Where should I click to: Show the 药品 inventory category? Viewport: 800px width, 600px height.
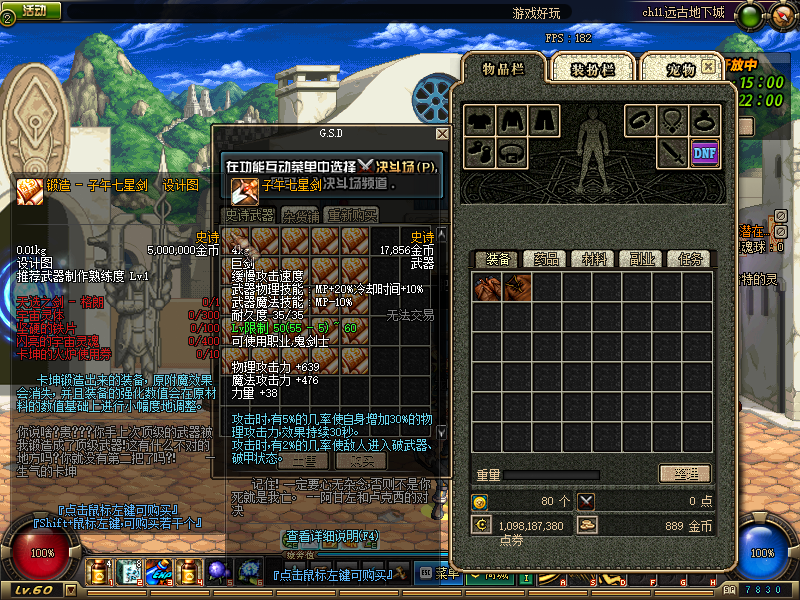(546, 259)
